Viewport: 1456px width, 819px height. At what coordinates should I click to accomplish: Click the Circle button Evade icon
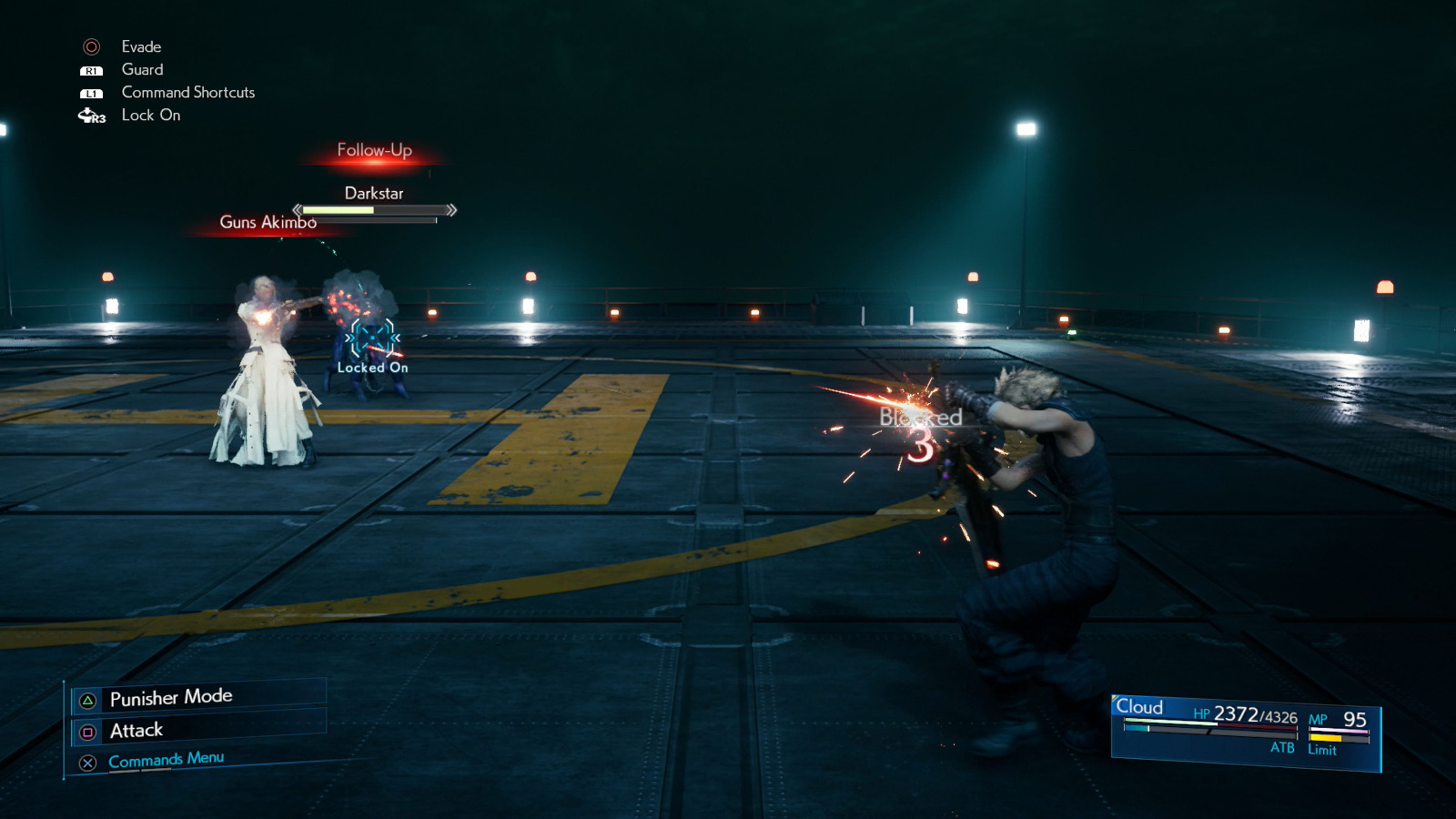(91, 46)
